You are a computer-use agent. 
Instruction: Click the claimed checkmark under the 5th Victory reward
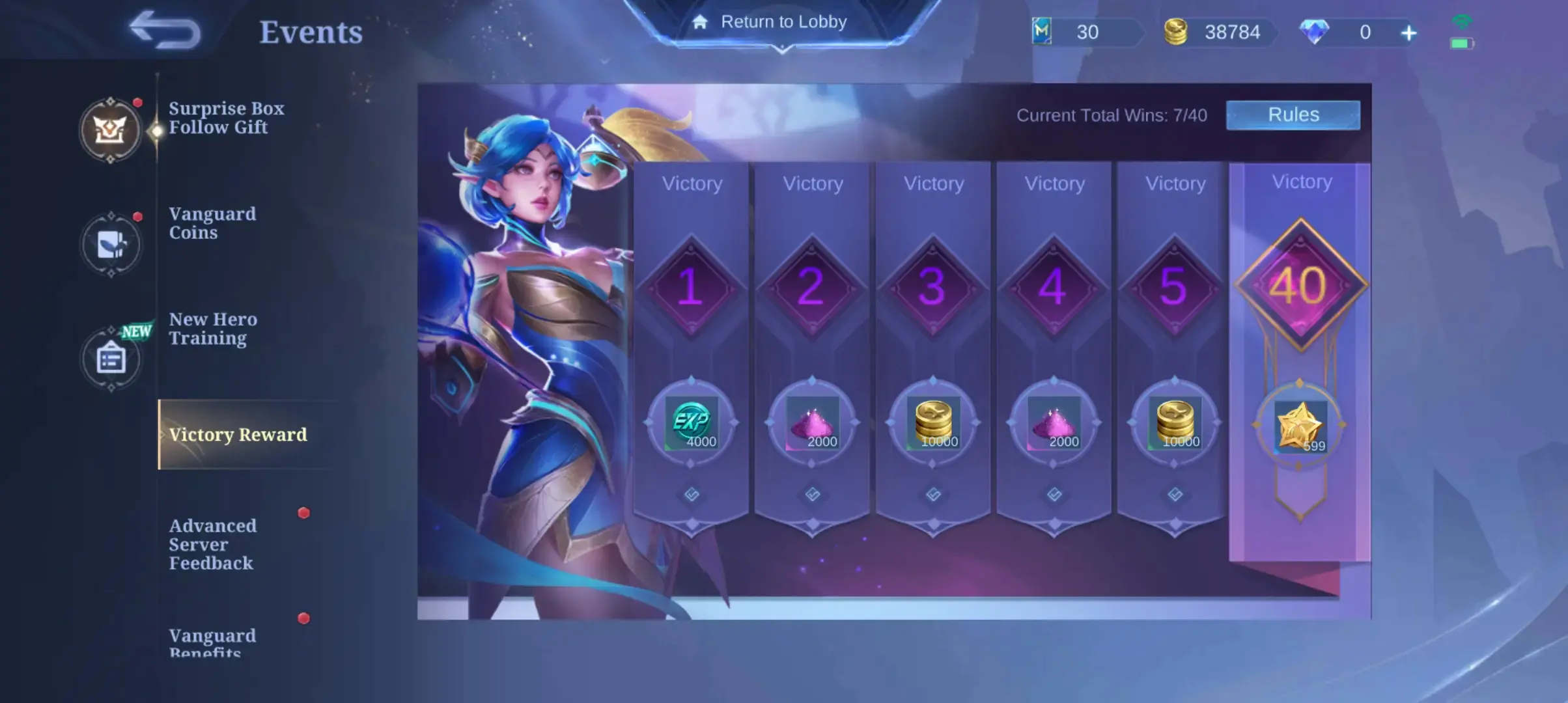[x=1174, y=493]
